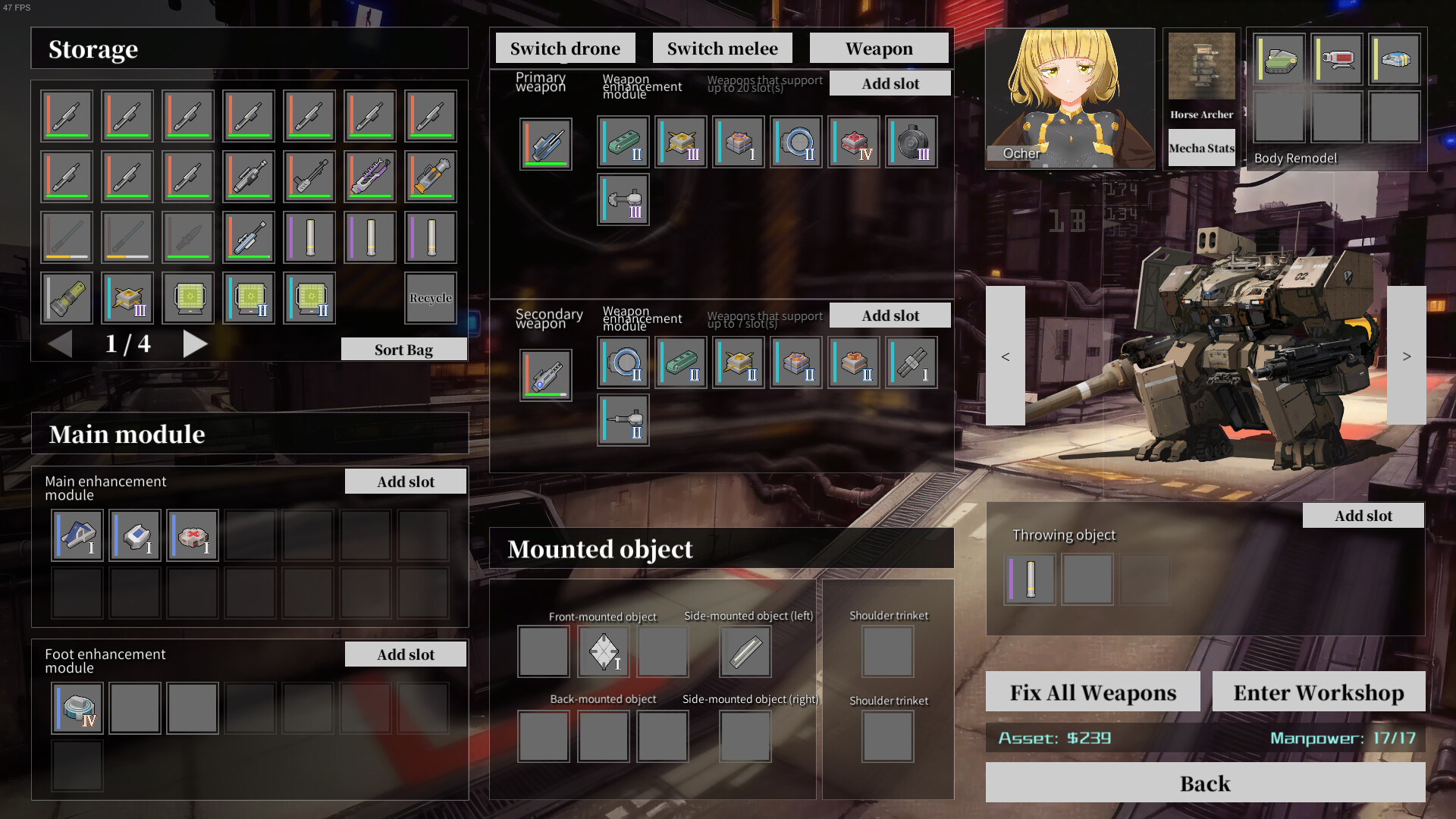Open the Switch melee tab
This screenshot has width=1456, height=819.
[x=722, y=47]
